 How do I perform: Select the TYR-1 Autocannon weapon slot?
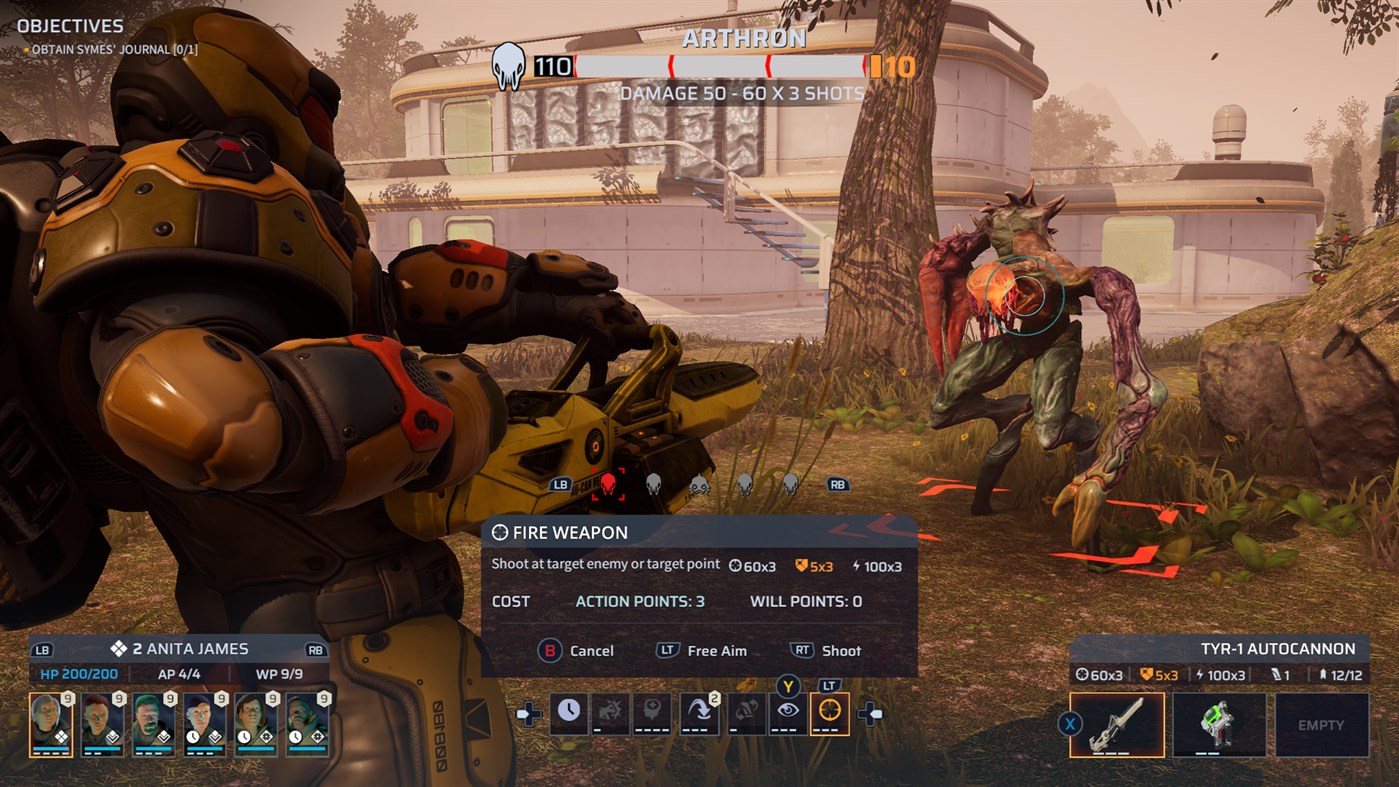(1119, 725)
